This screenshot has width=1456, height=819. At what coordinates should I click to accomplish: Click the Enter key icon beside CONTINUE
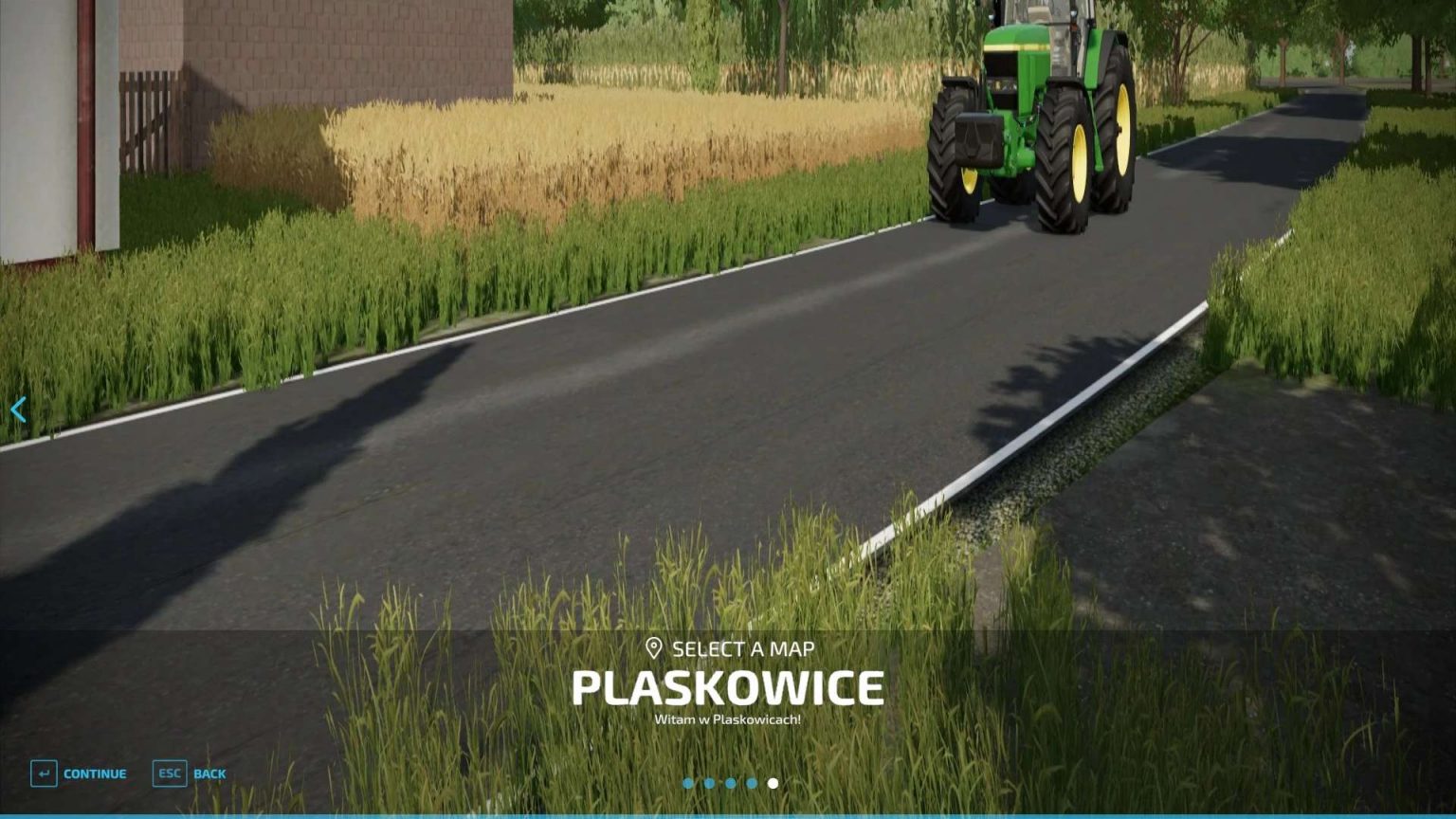coord(44,773)
